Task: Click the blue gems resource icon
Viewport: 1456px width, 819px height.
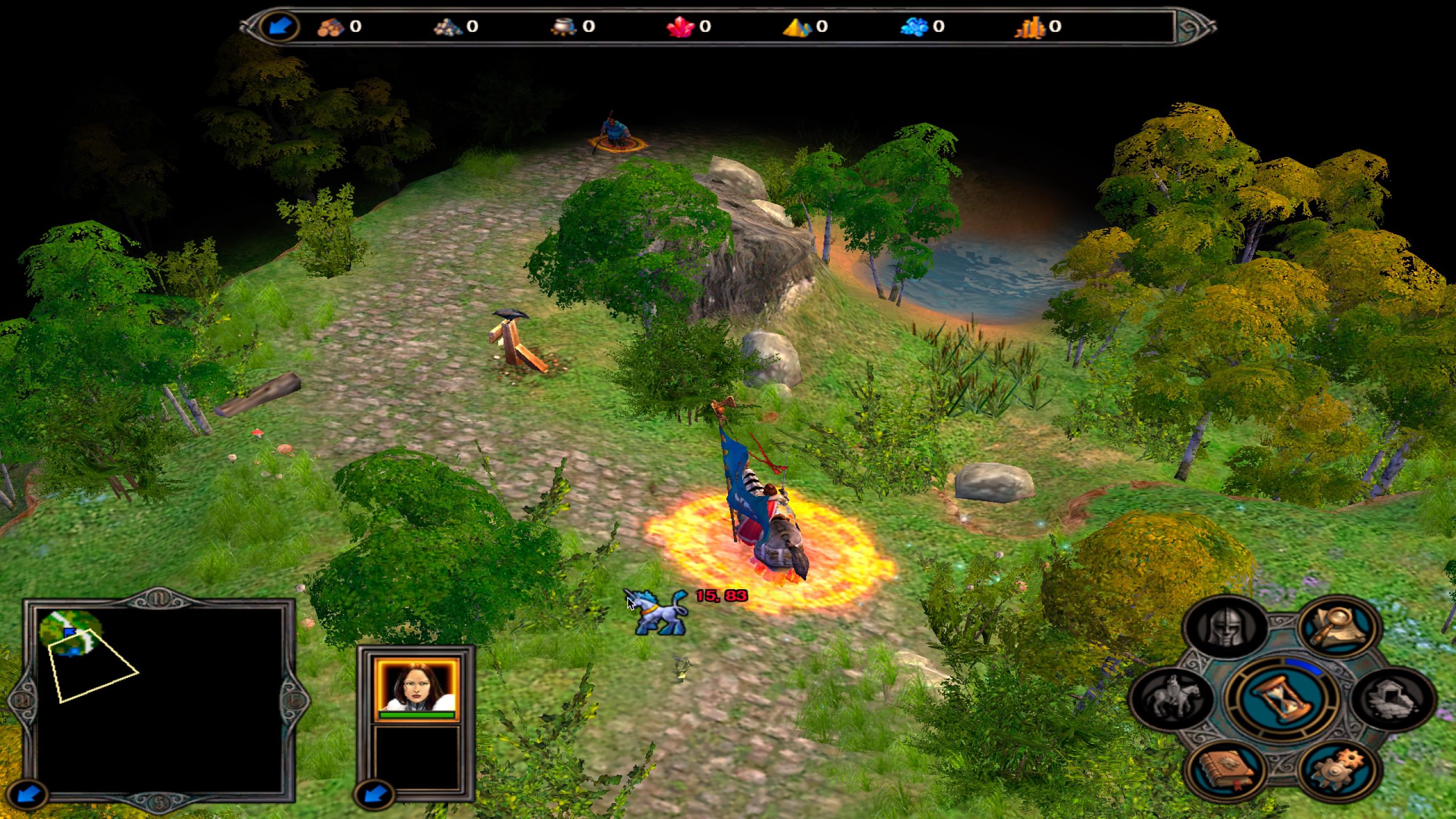Action: 914,27
